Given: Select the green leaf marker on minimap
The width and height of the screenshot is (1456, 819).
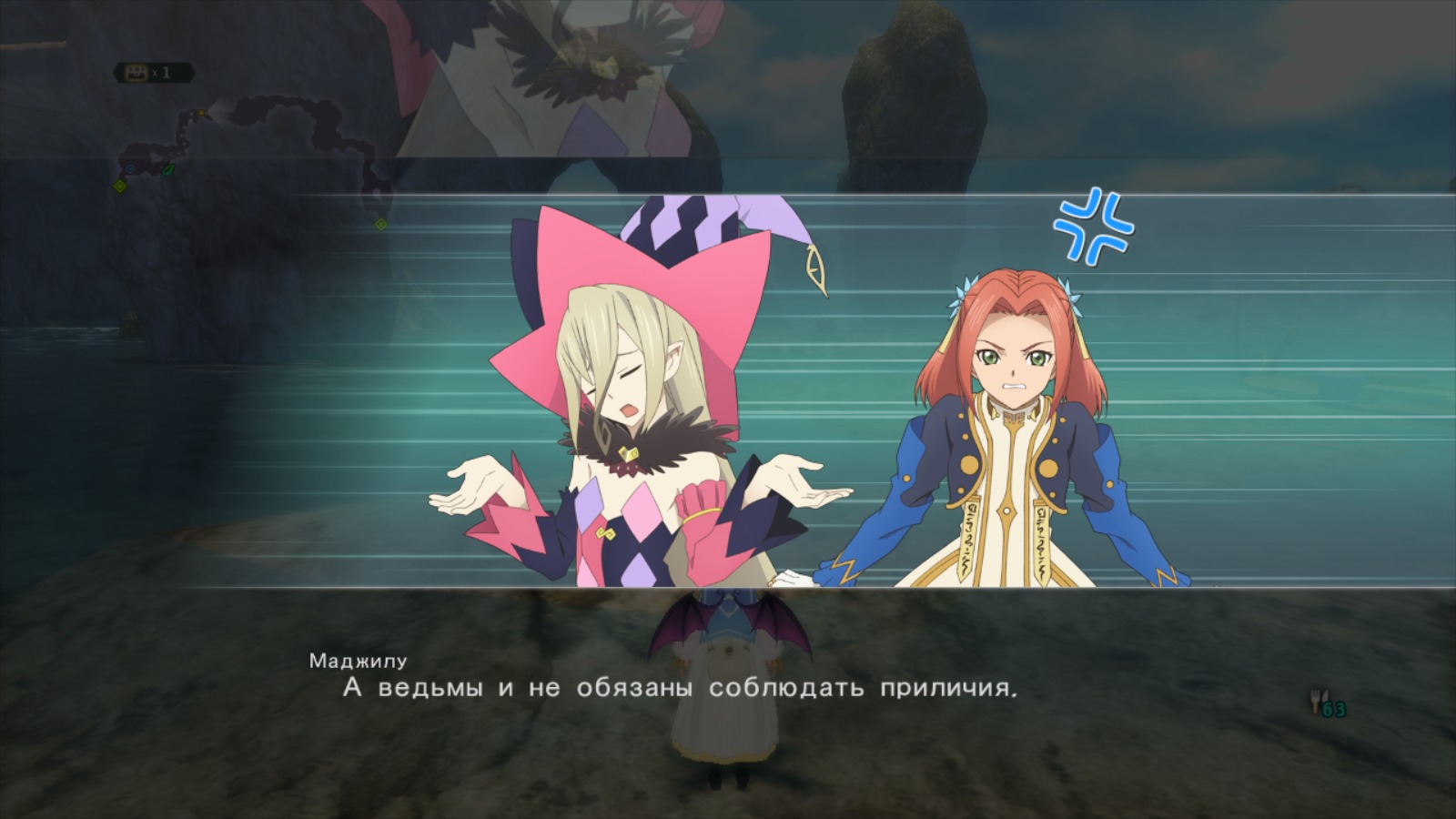Looking at the screenshot, I should click(x=167, y=169).
